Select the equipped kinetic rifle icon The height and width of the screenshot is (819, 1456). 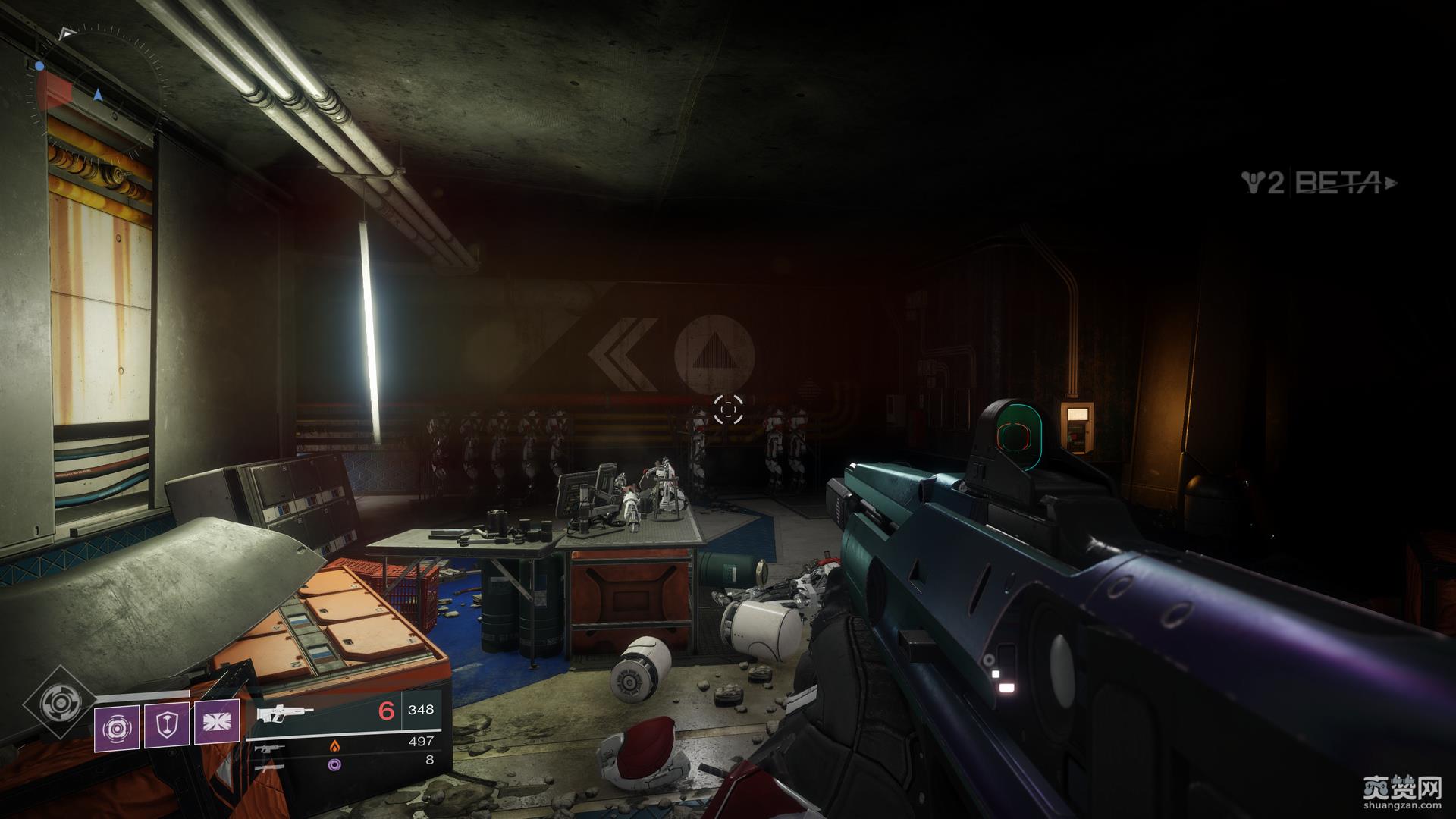284,714
